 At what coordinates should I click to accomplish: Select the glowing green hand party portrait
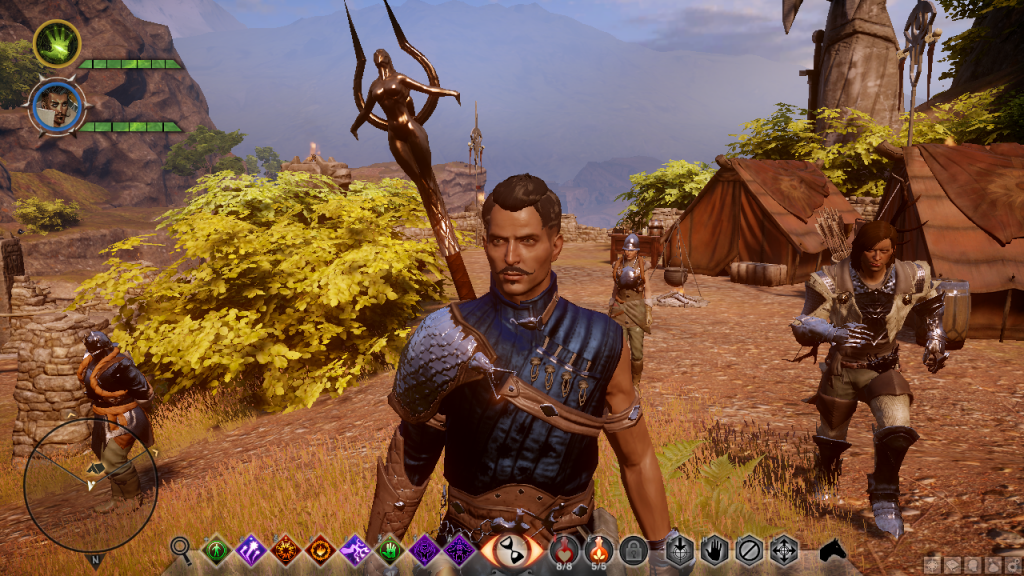click(x=56, y=44)
